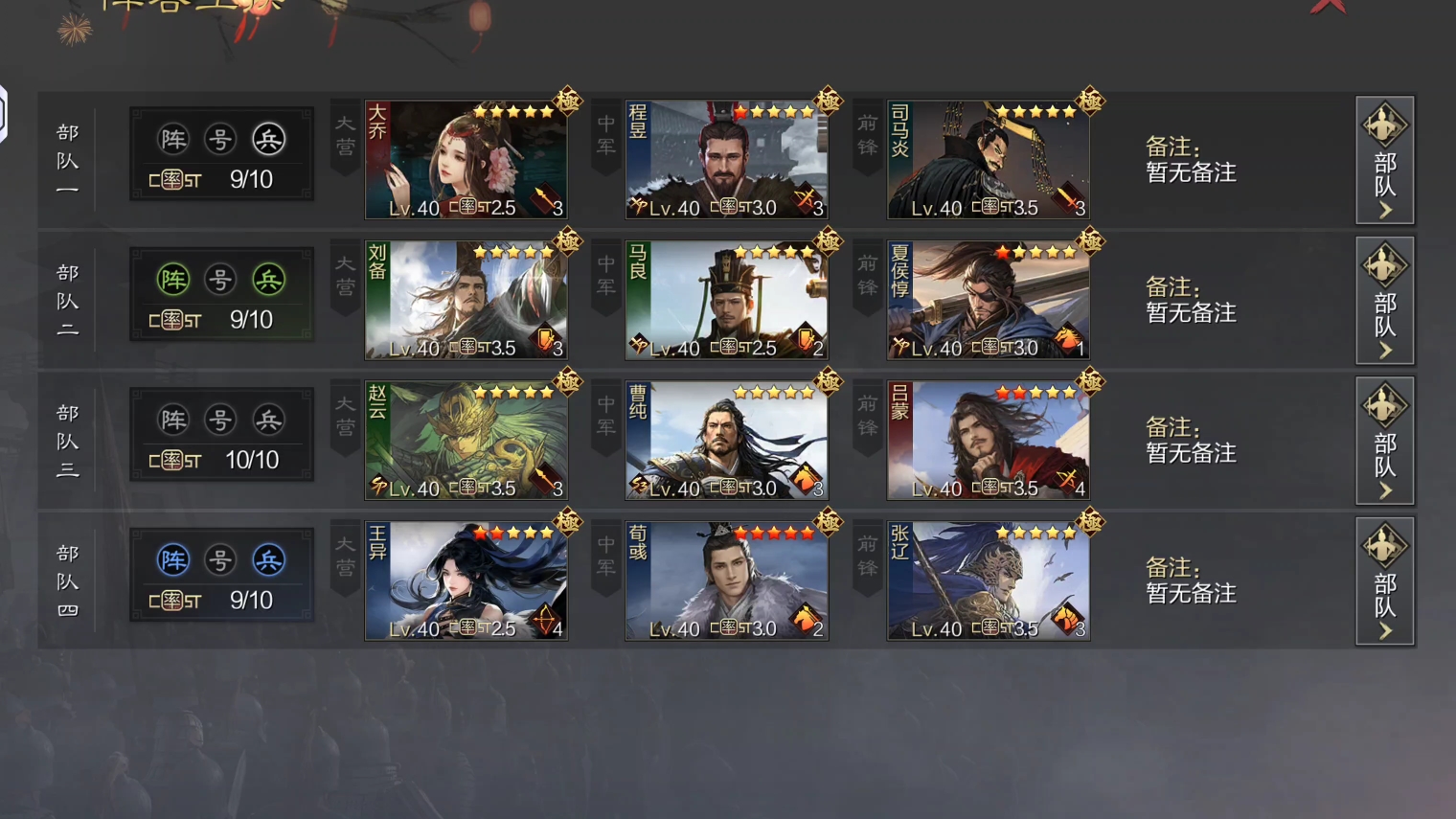The image size is (1456, 819).
Task: Select the 司马炎 hero card
Action: point(988,160)
